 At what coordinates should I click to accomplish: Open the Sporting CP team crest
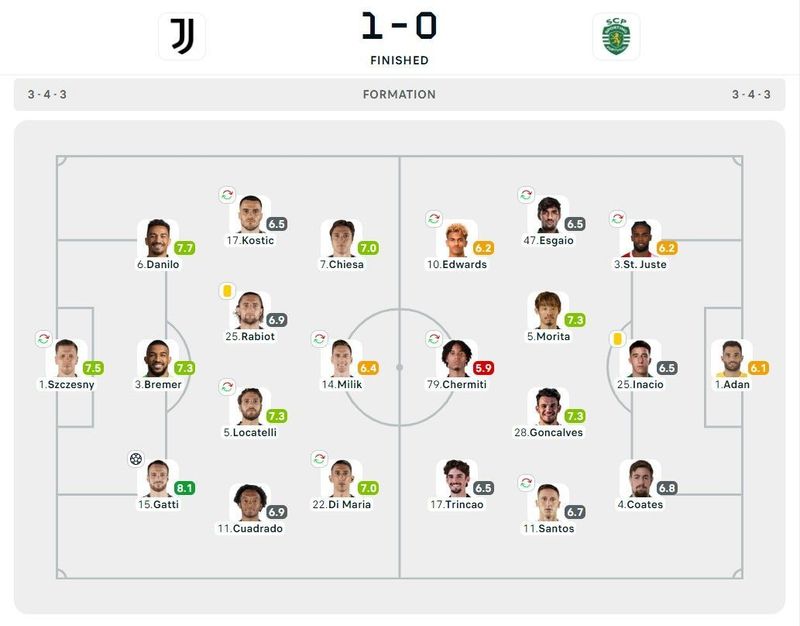pyautogui.click(x=616, y=37)
